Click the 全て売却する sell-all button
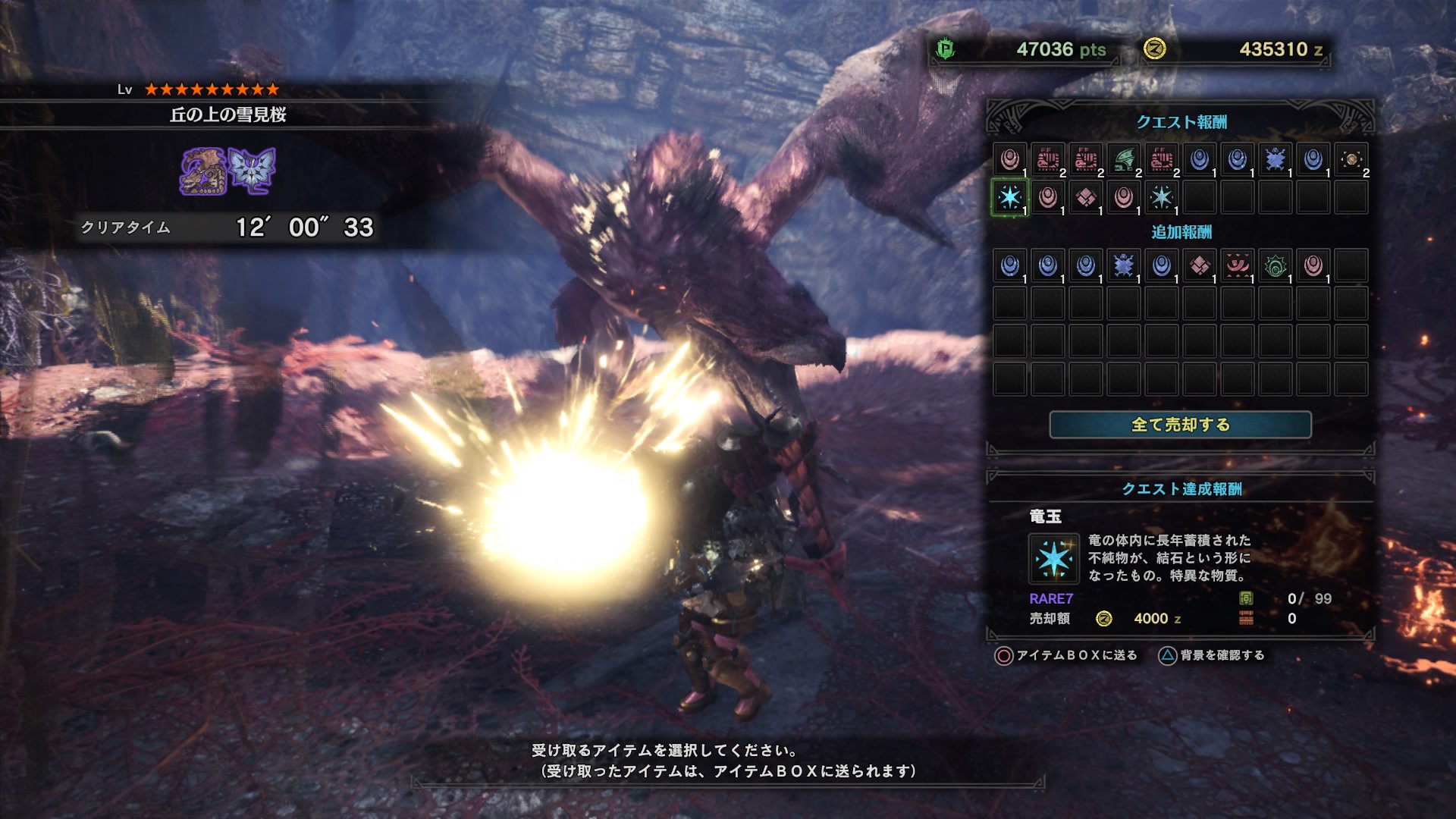This screenshot has height=819, width=1456. tap(1180, 425)
